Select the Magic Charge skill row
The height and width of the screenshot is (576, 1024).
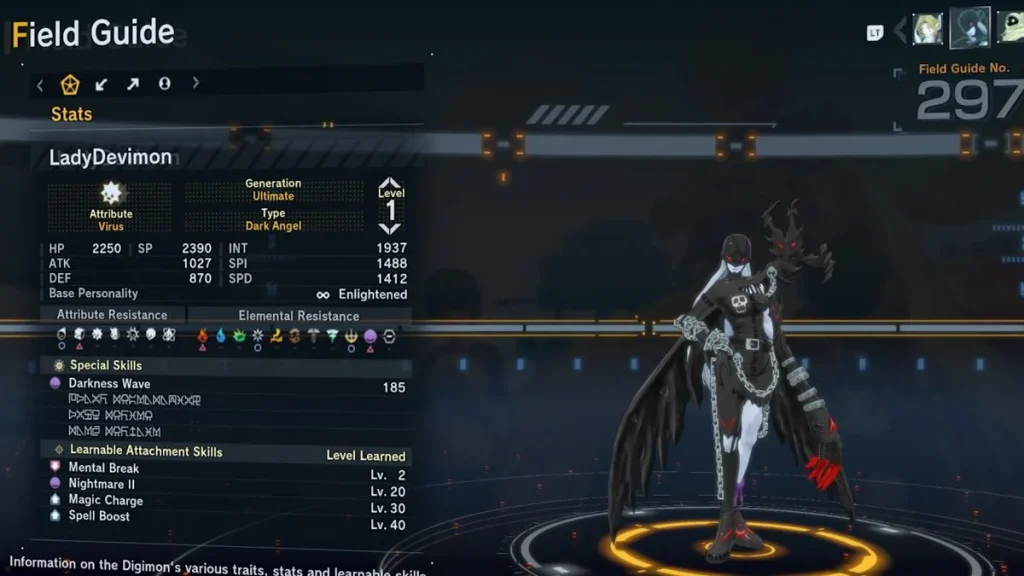point(105,500)
